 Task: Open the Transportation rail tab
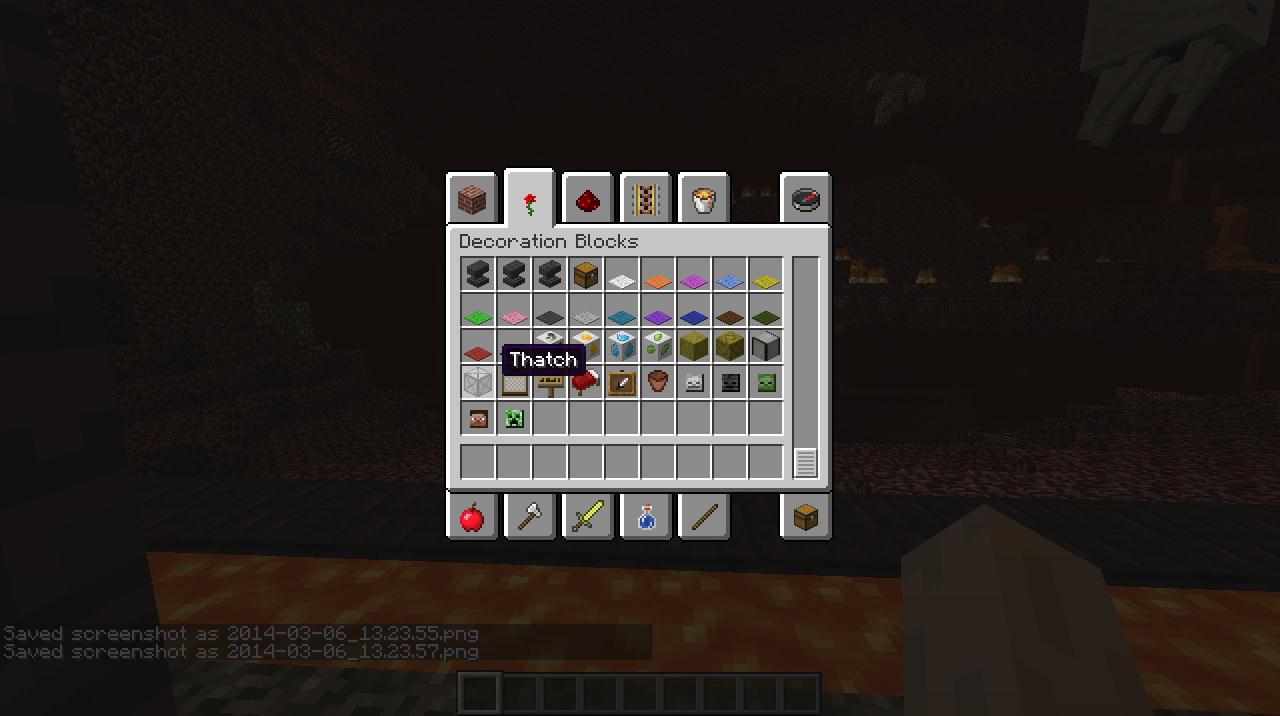pos(645,199)
